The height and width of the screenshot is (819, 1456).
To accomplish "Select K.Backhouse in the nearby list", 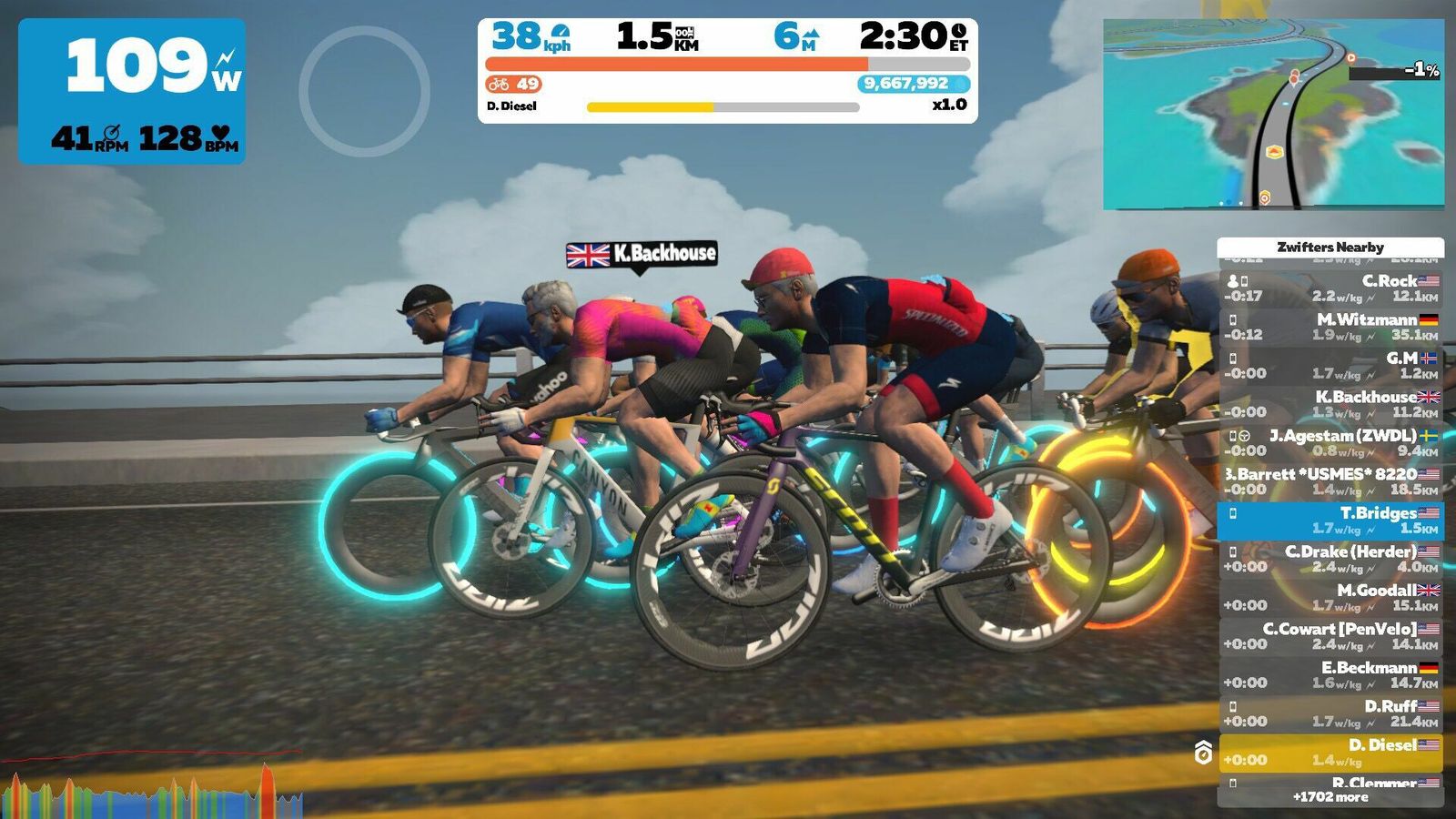I will pos(1330,404).
